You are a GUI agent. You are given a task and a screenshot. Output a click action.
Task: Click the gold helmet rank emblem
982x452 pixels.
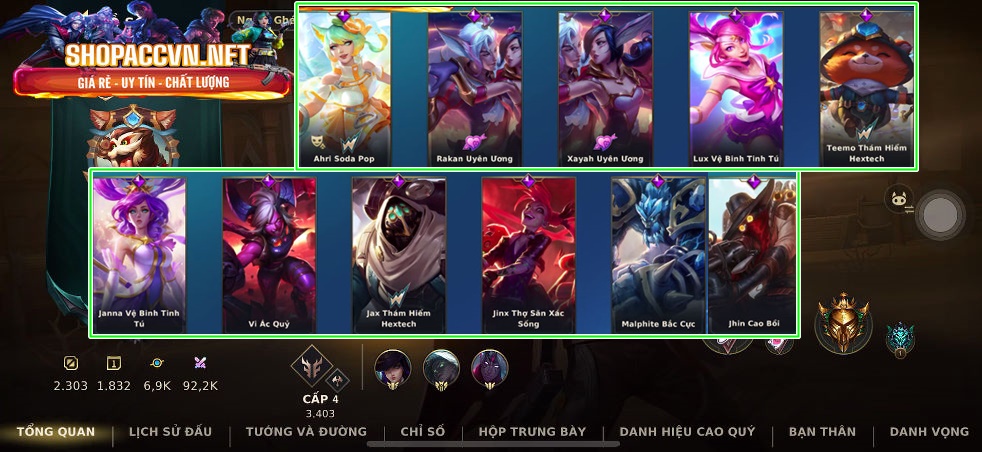[x=843, y=324]
